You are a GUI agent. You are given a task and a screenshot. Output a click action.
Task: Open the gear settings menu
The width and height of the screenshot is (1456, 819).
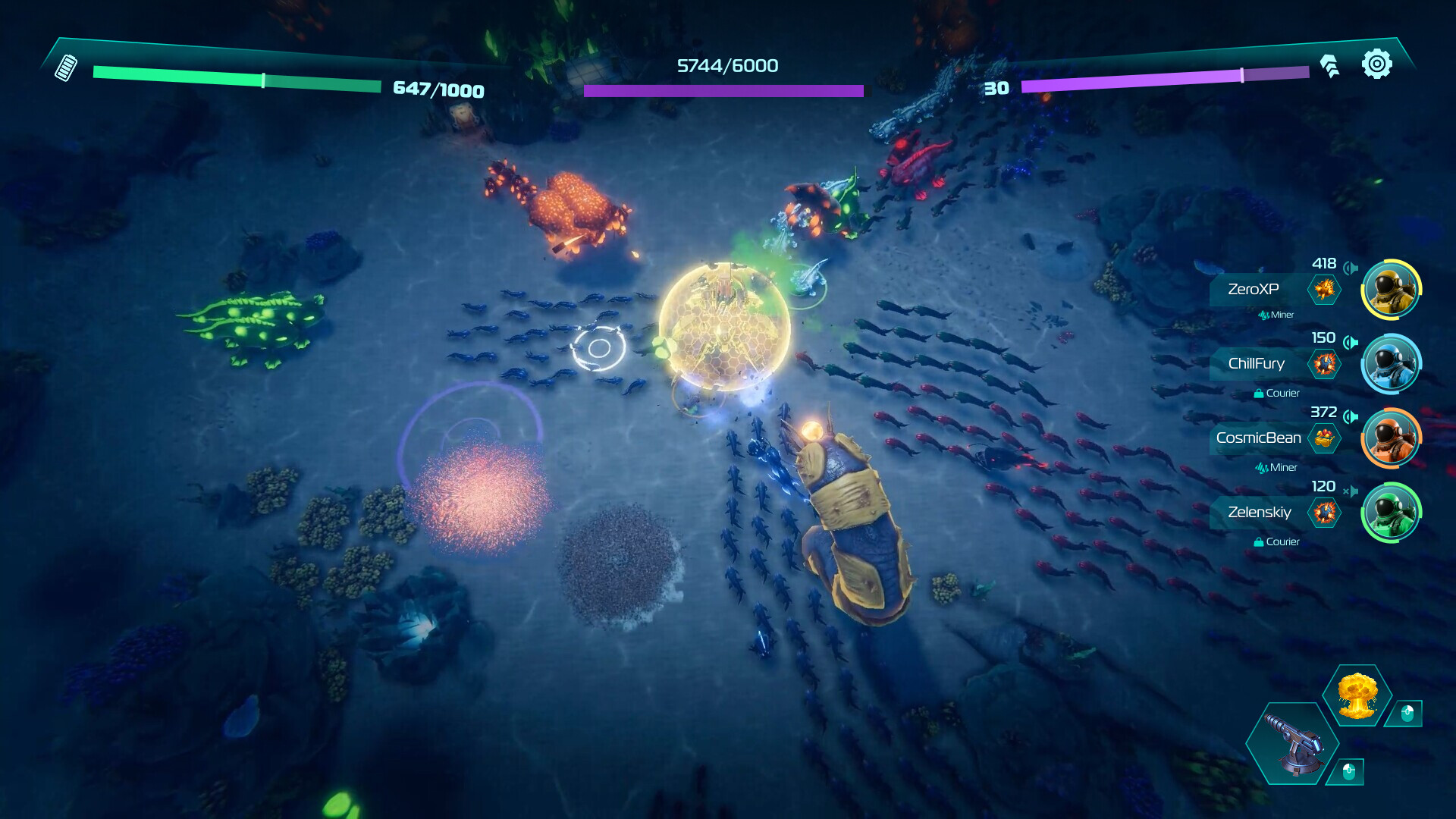pyautogui.click(x=1376, y=64)
